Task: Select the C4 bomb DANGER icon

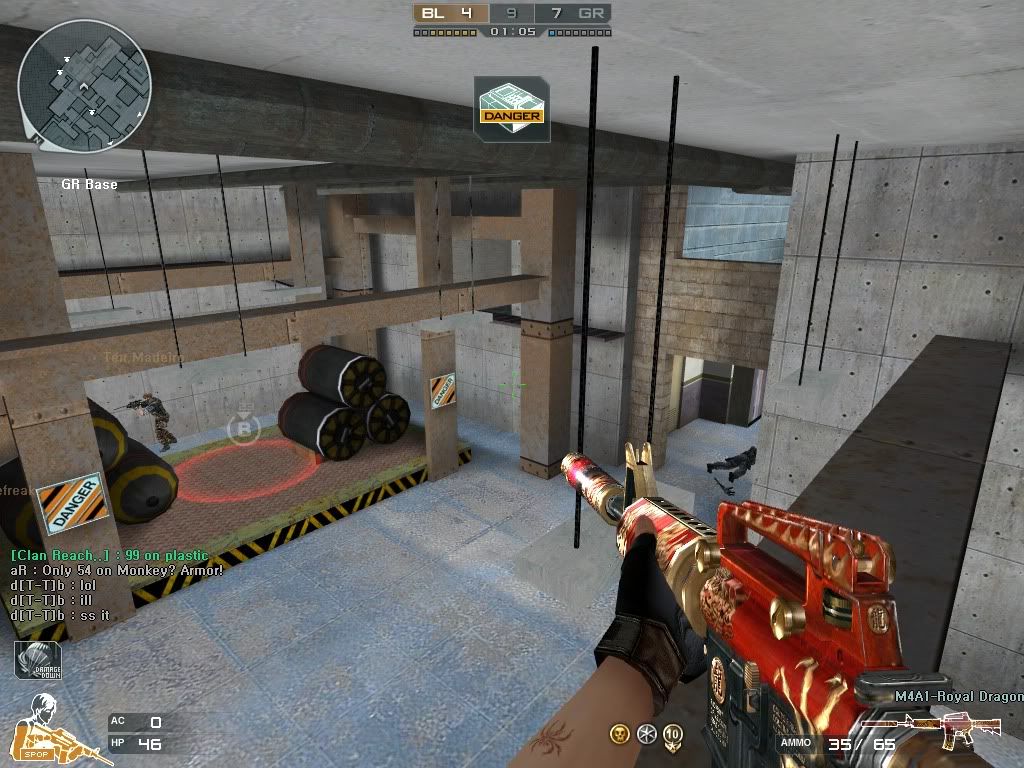Action: pos(511,109)
